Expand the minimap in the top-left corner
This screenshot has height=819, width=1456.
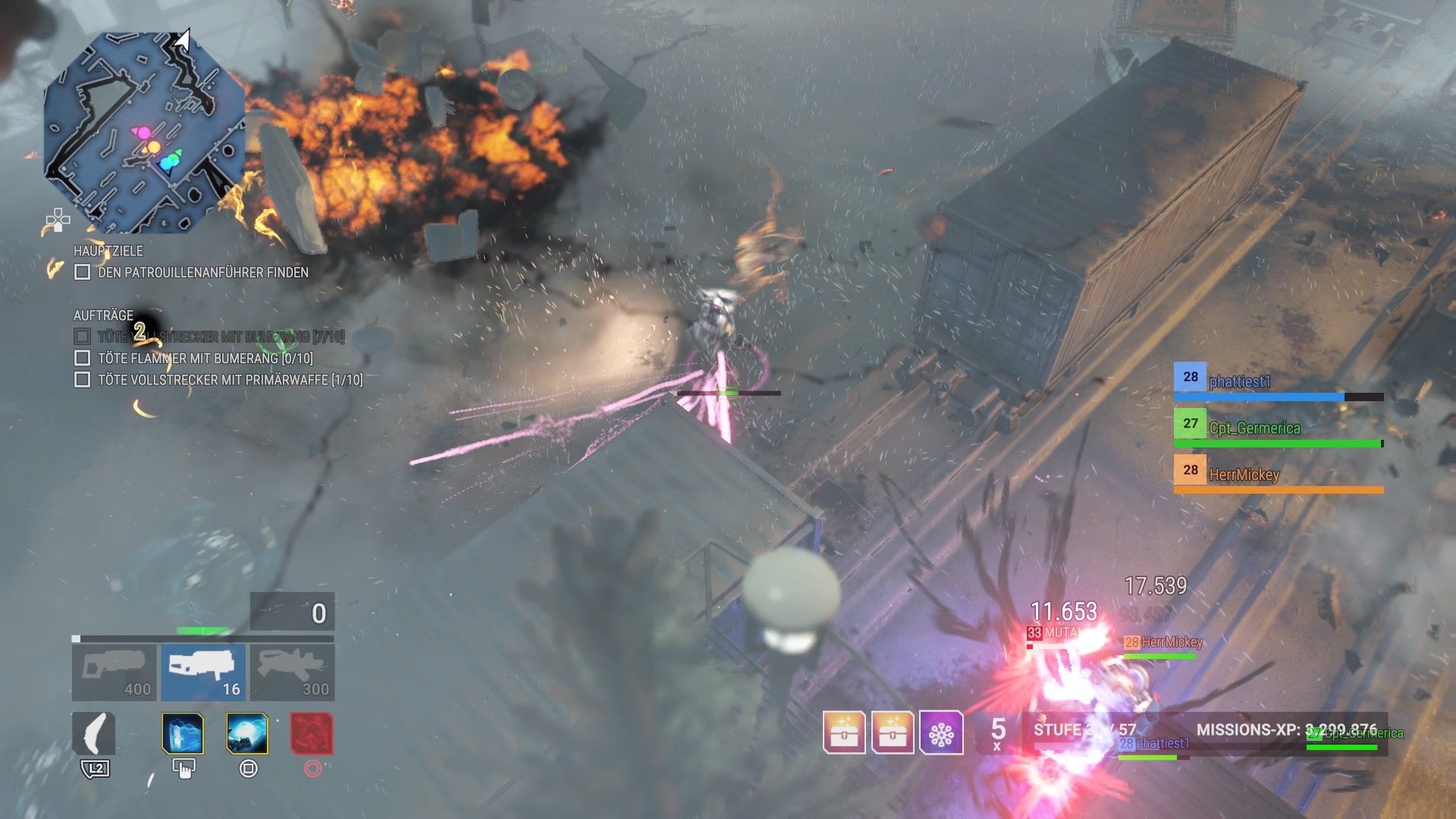point(144,125)
